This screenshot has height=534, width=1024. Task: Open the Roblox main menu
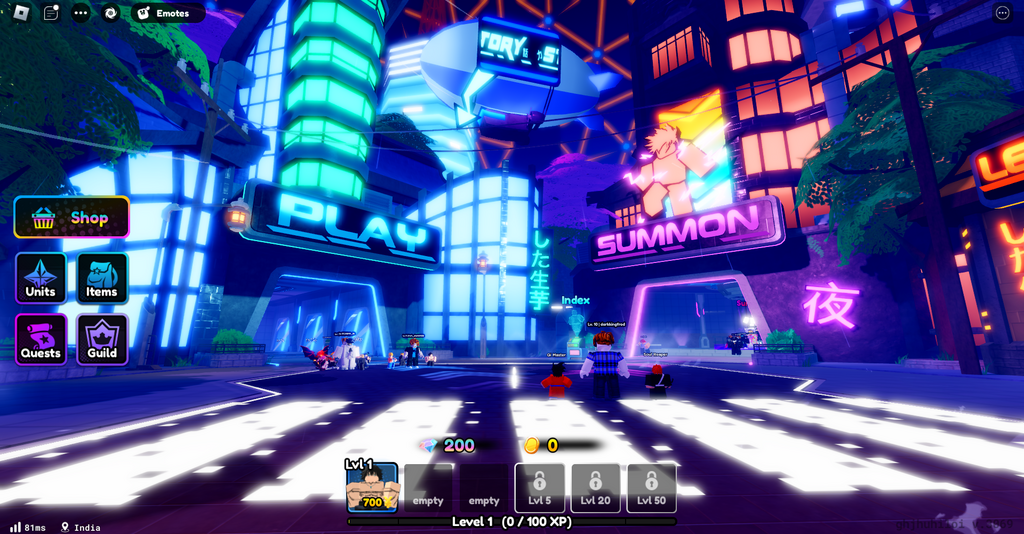[22, 13]
